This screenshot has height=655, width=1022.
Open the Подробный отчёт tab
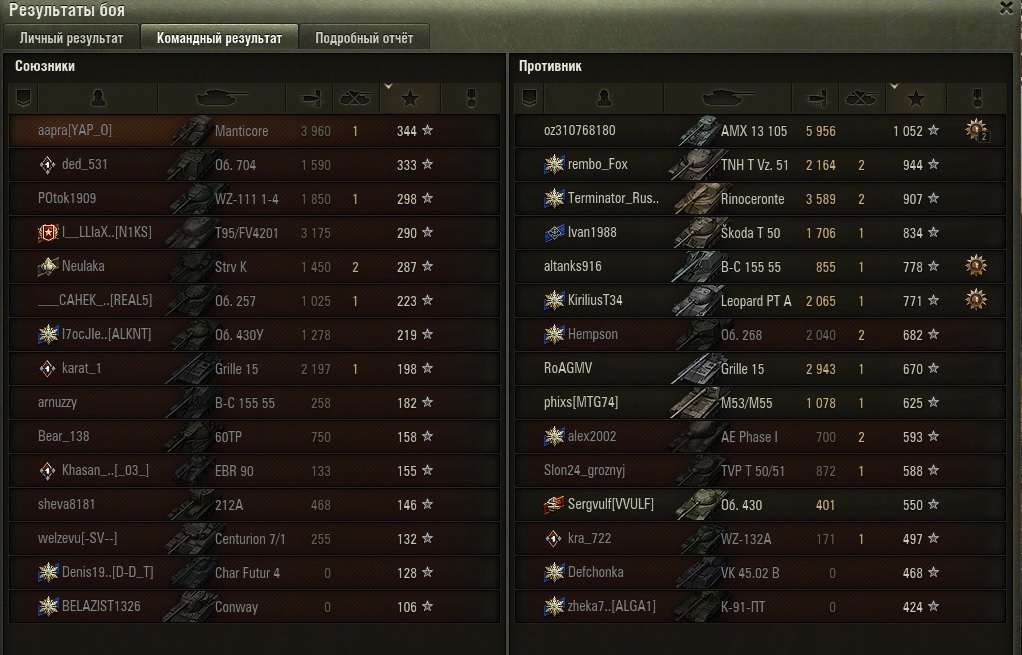[364, 38]
